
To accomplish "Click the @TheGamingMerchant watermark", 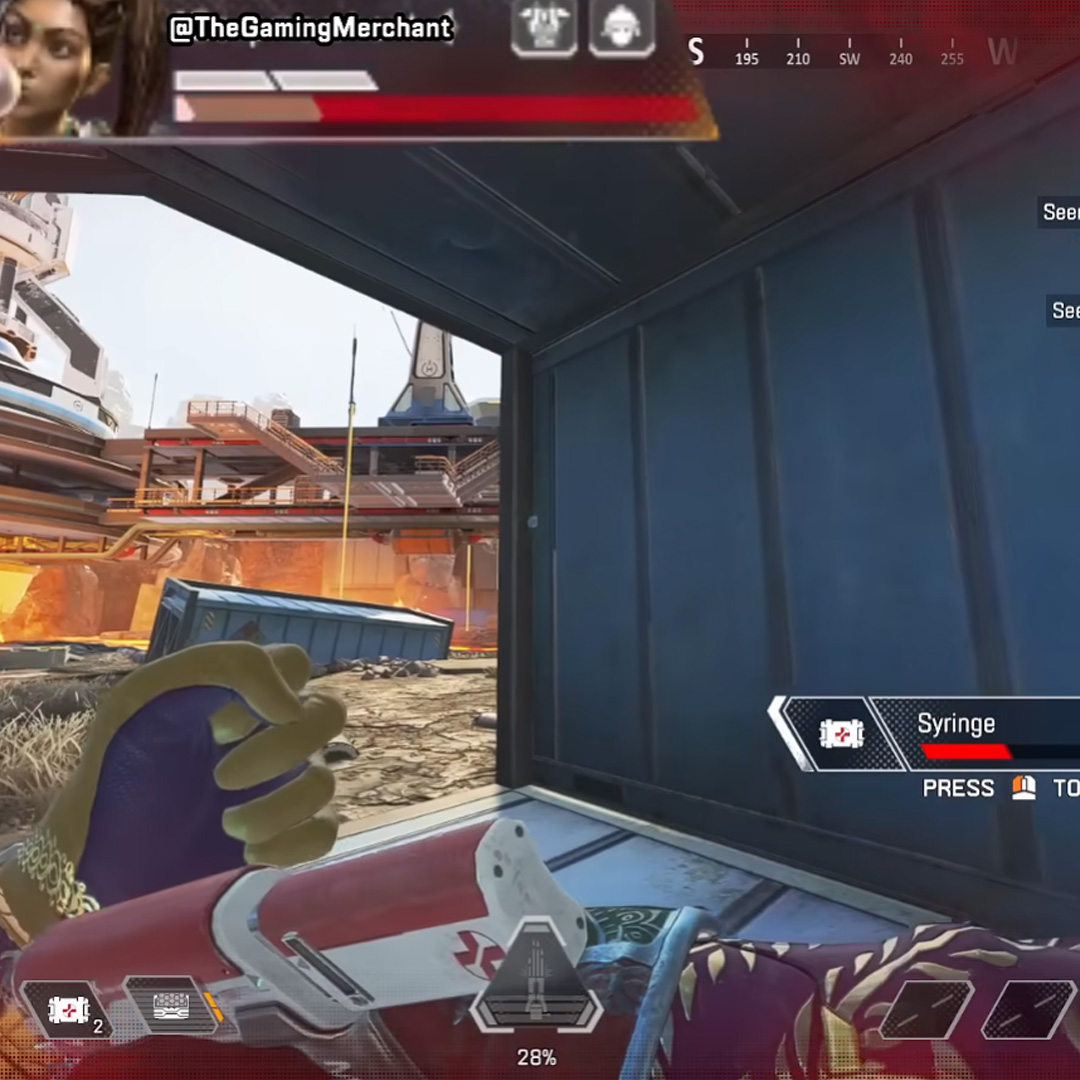I will tap(311, 29).
